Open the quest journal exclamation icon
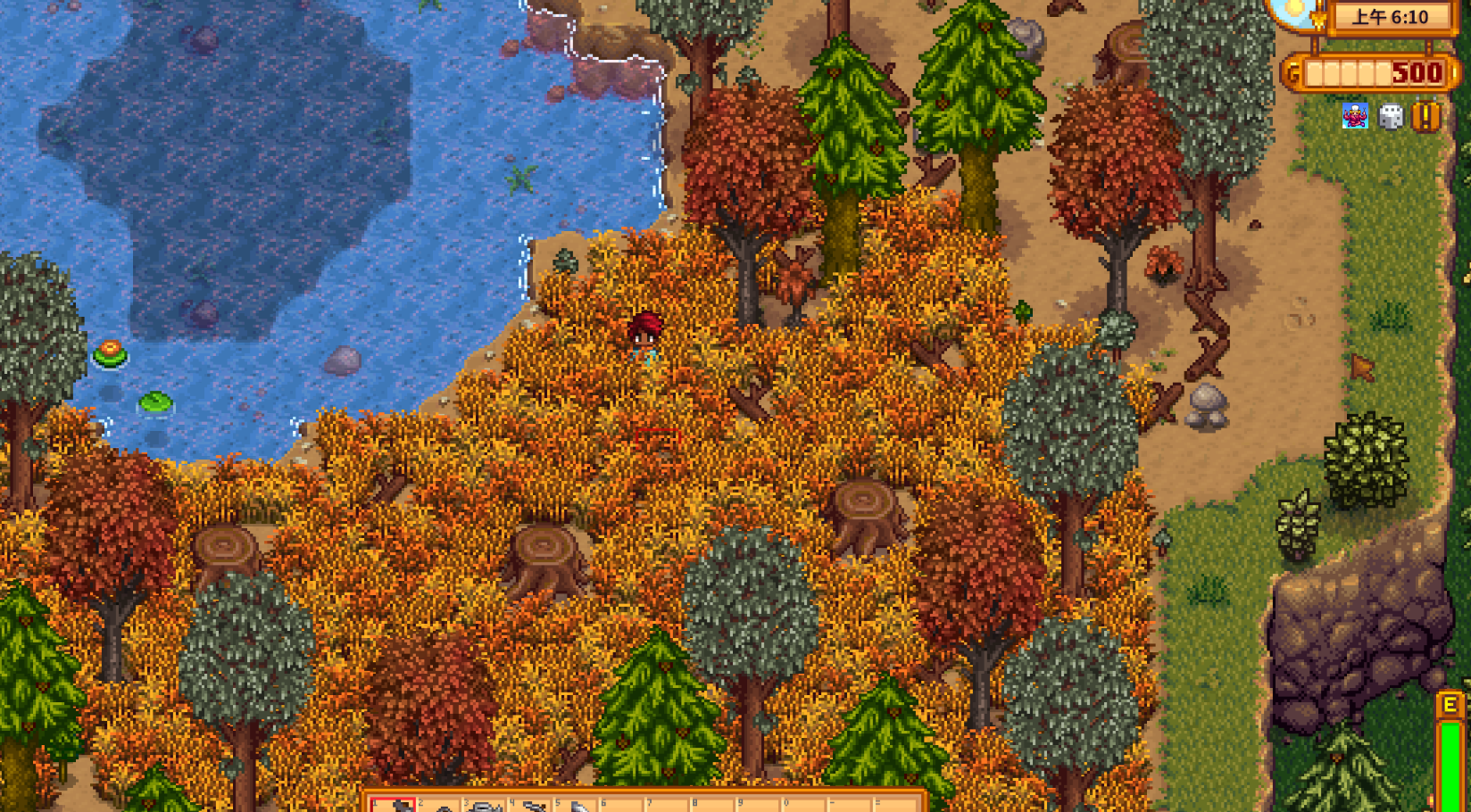The image size is (1471, 812). coord(1426,117)
